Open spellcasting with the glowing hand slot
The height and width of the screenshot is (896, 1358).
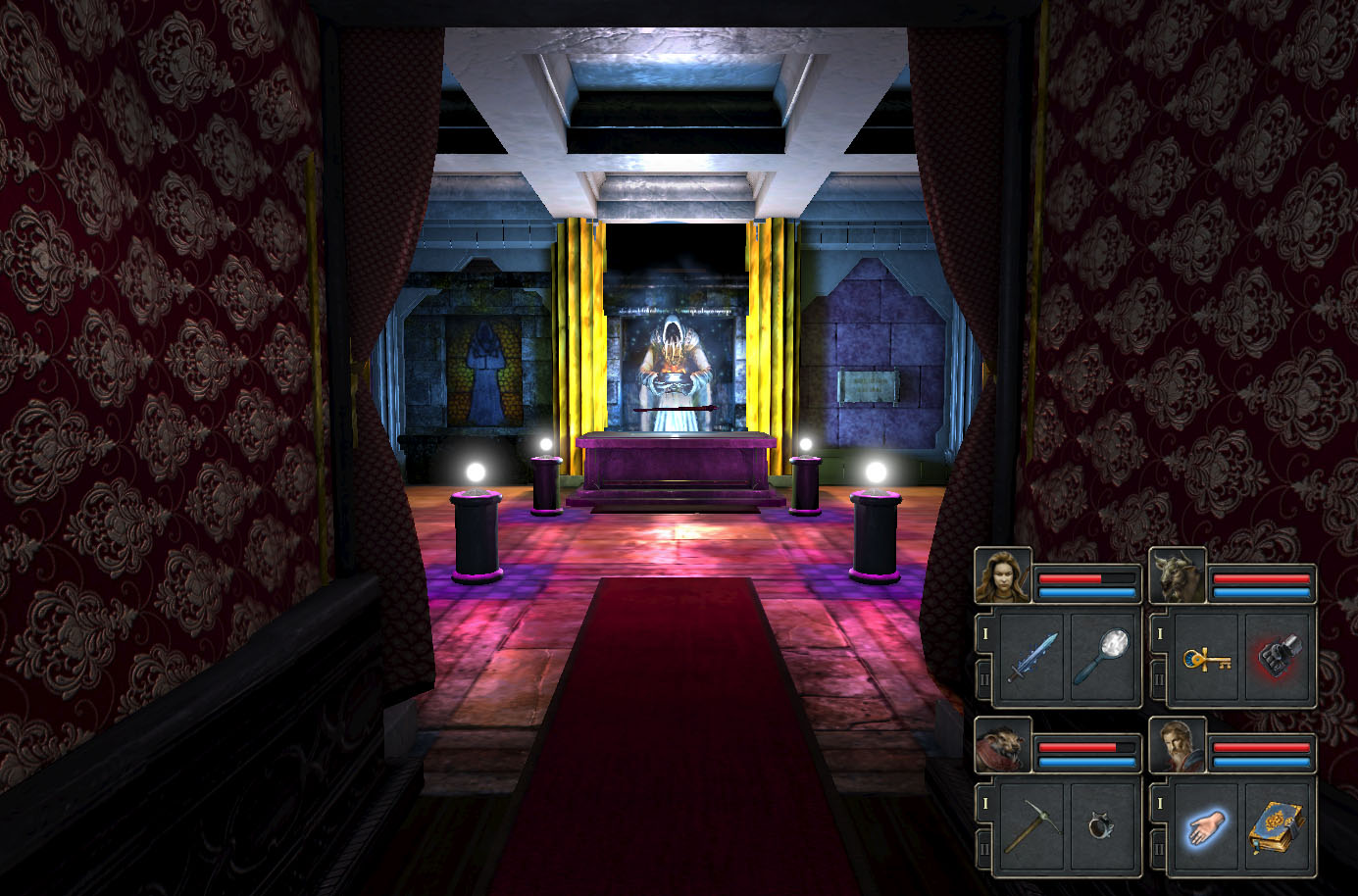[x=1207, y=826]
